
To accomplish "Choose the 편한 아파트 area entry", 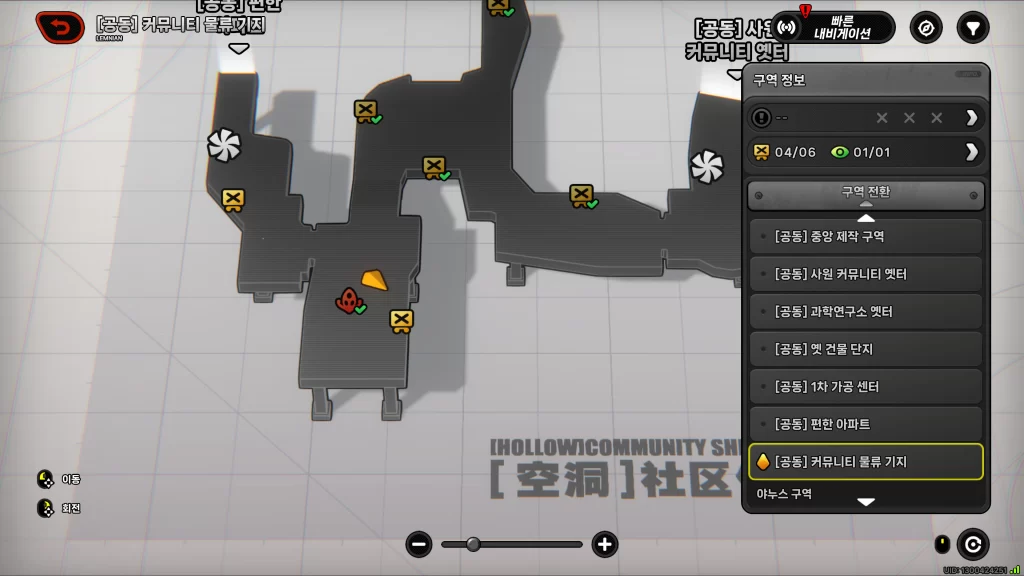I will (x=866, y=424).
